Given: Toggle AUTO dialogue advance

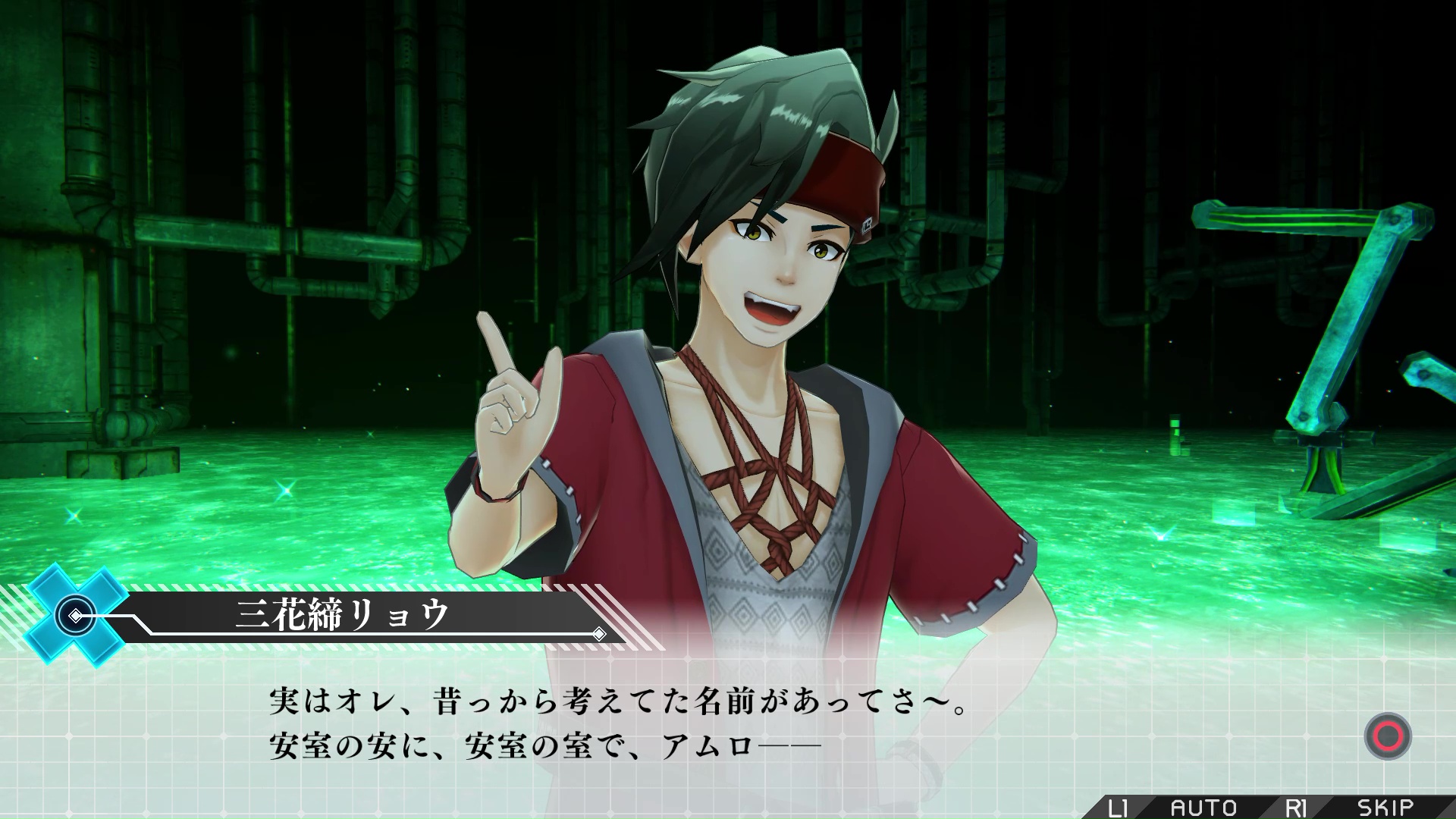Looking at the screenshot, I should click(x=1203, y=807).
